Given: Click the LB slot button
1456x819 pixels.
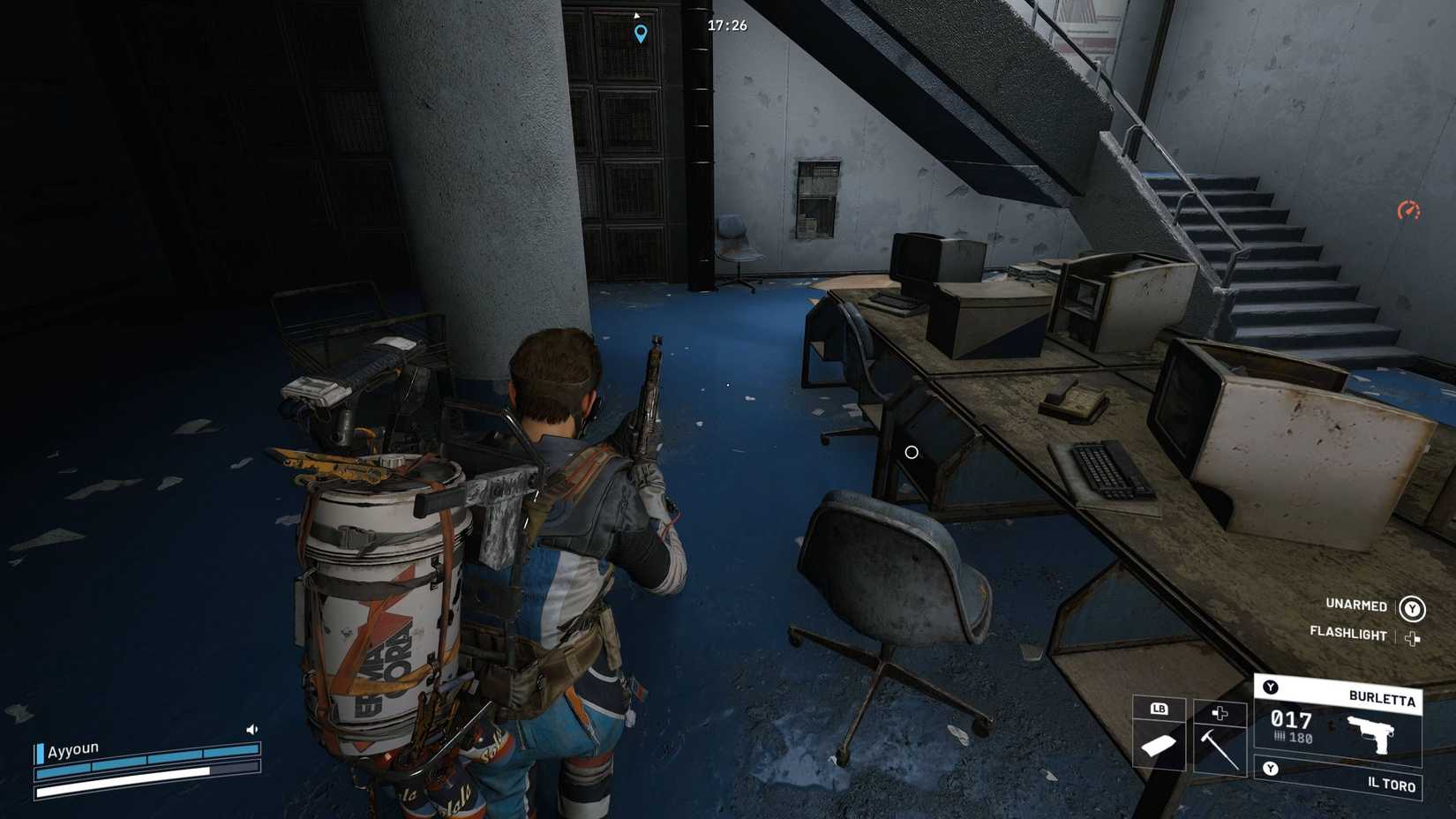Looking at the screenshot, I should pos(1160,710).
